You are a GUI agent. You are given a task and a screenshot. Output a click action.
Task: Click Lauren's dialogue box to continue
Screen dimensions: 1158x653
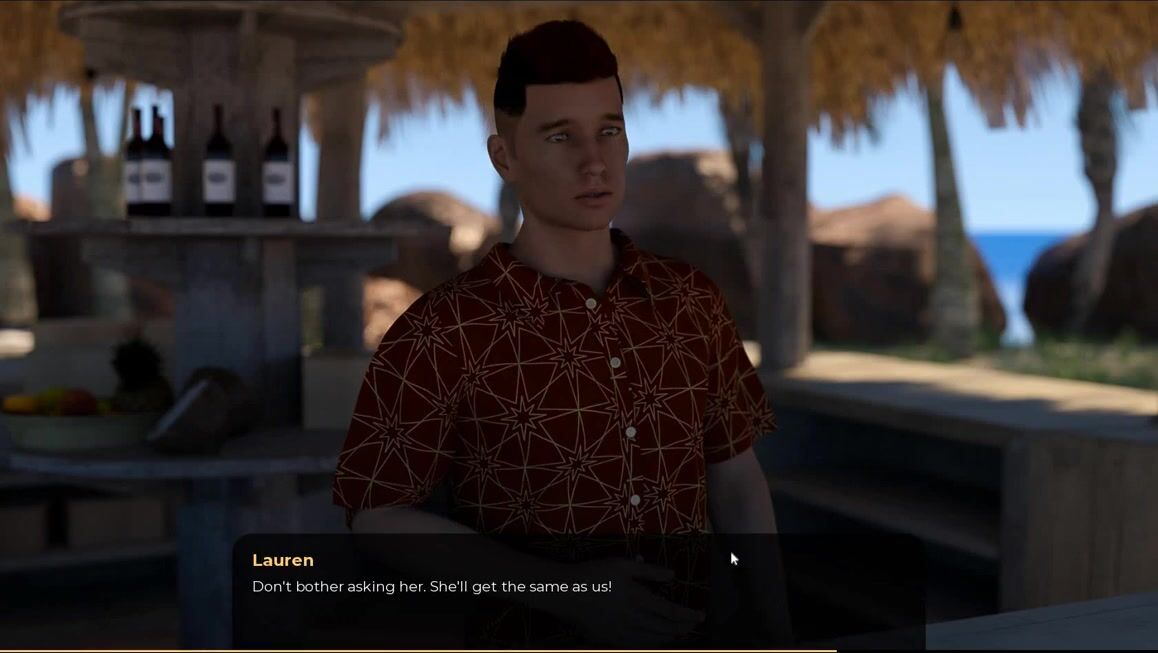pos(578,589)
